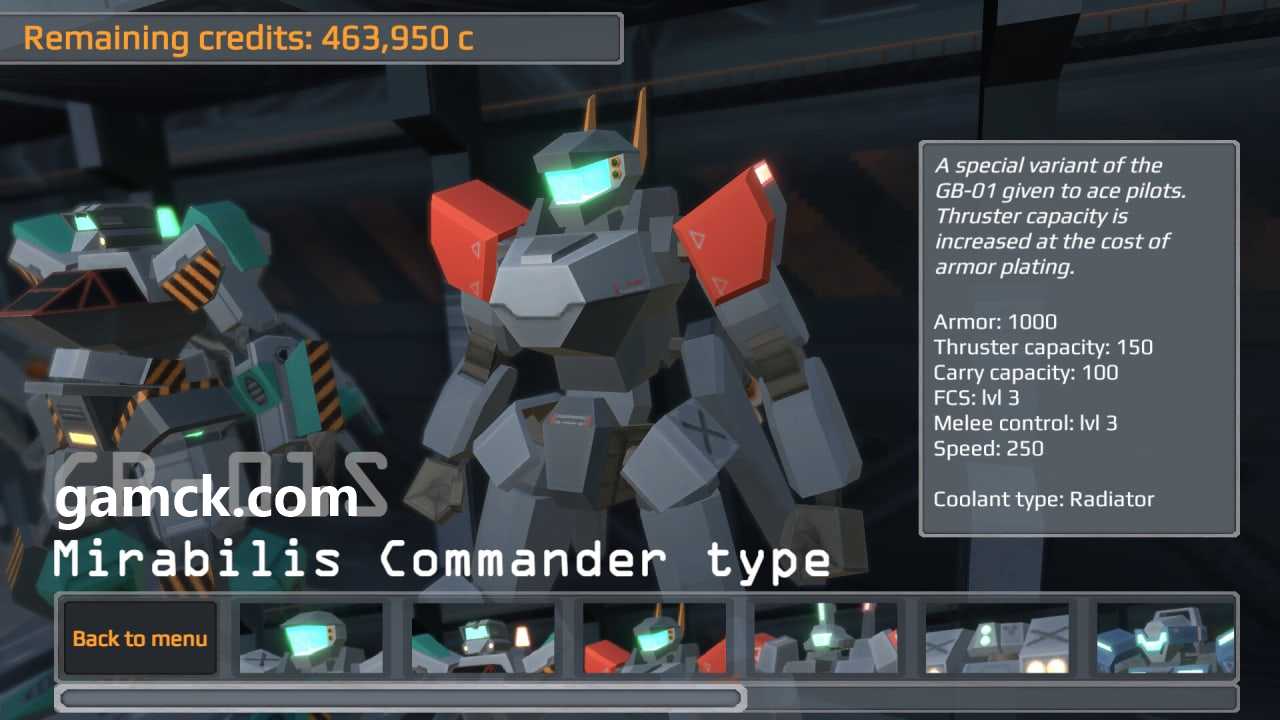This screenshot has height=720, width=1280.
Task: Select the red-shouldered horned mech thumbnail
Action: [x=655, y=638]
